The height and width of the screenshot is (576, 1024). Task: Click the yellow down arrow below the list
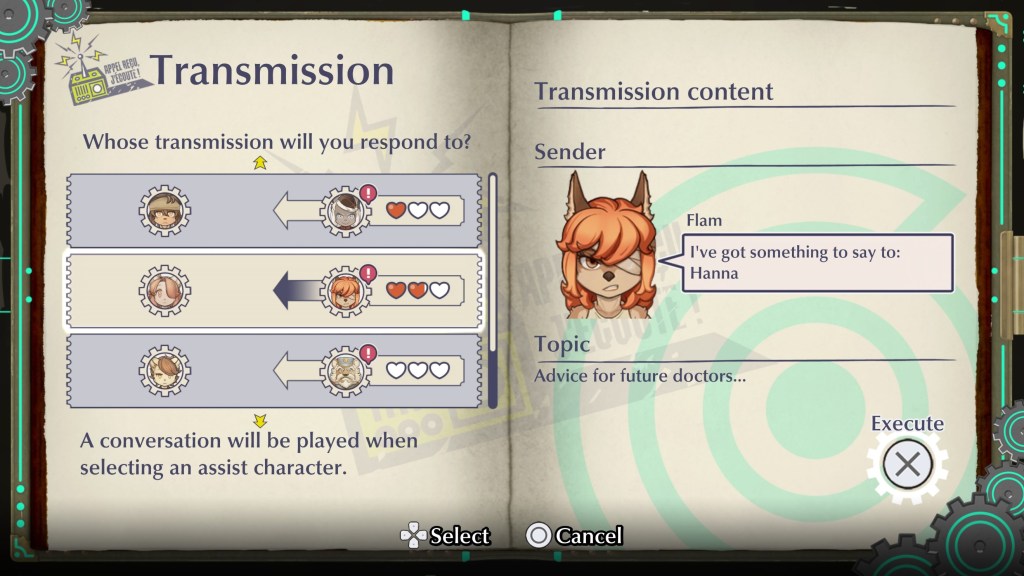260,421
